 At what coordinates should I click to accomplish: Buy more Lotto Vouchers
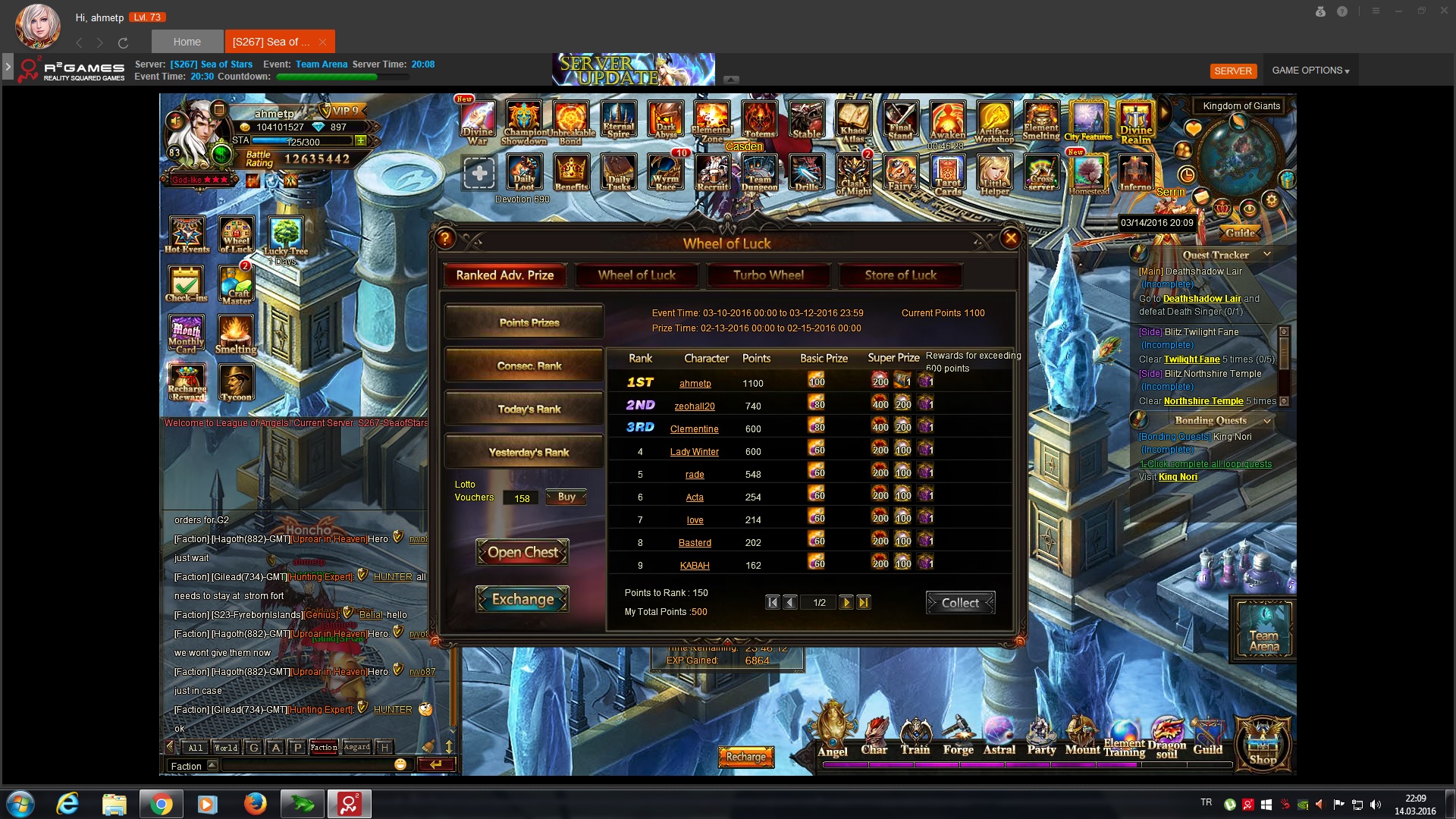coord(566,497)
